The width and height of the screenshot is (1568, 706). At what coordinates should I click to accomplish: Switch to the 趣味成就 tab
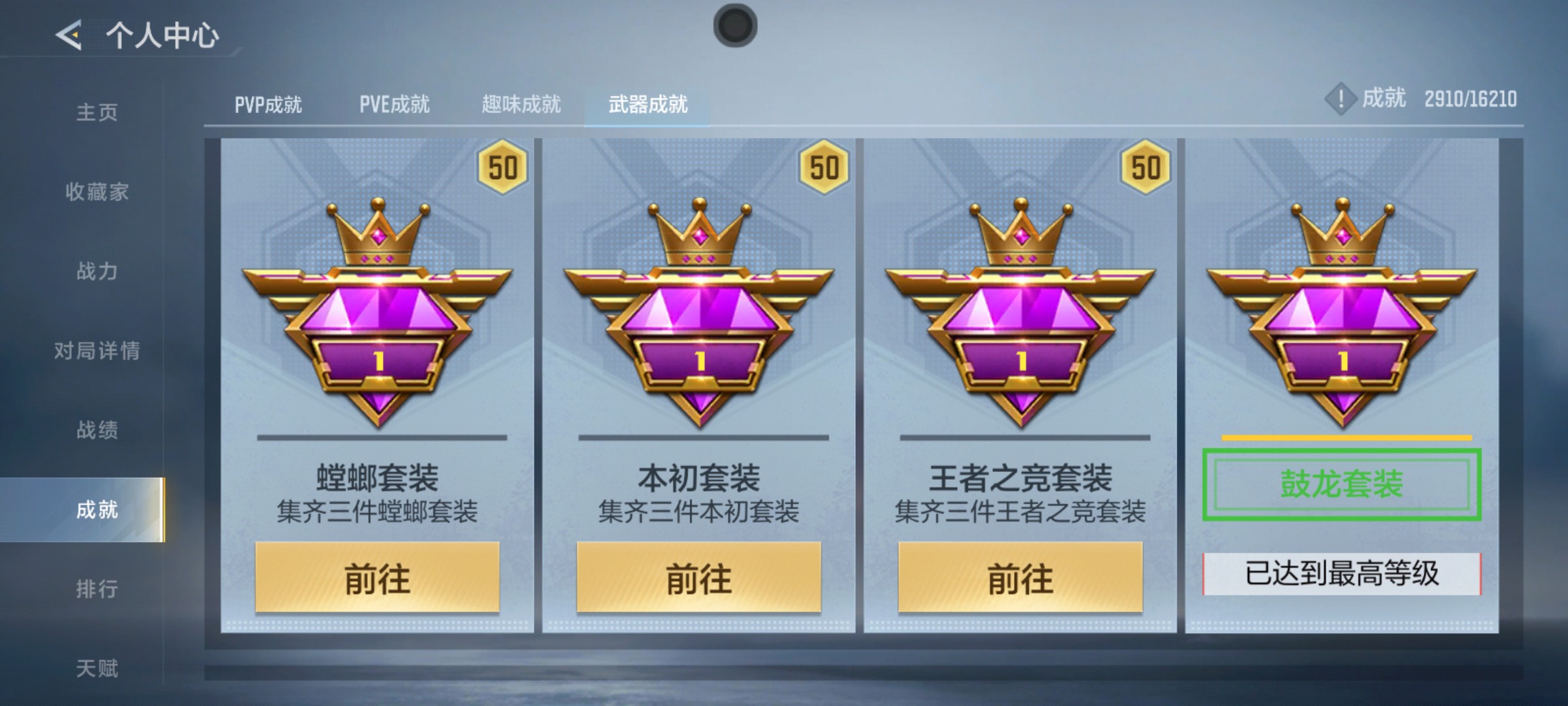point(521,103)
